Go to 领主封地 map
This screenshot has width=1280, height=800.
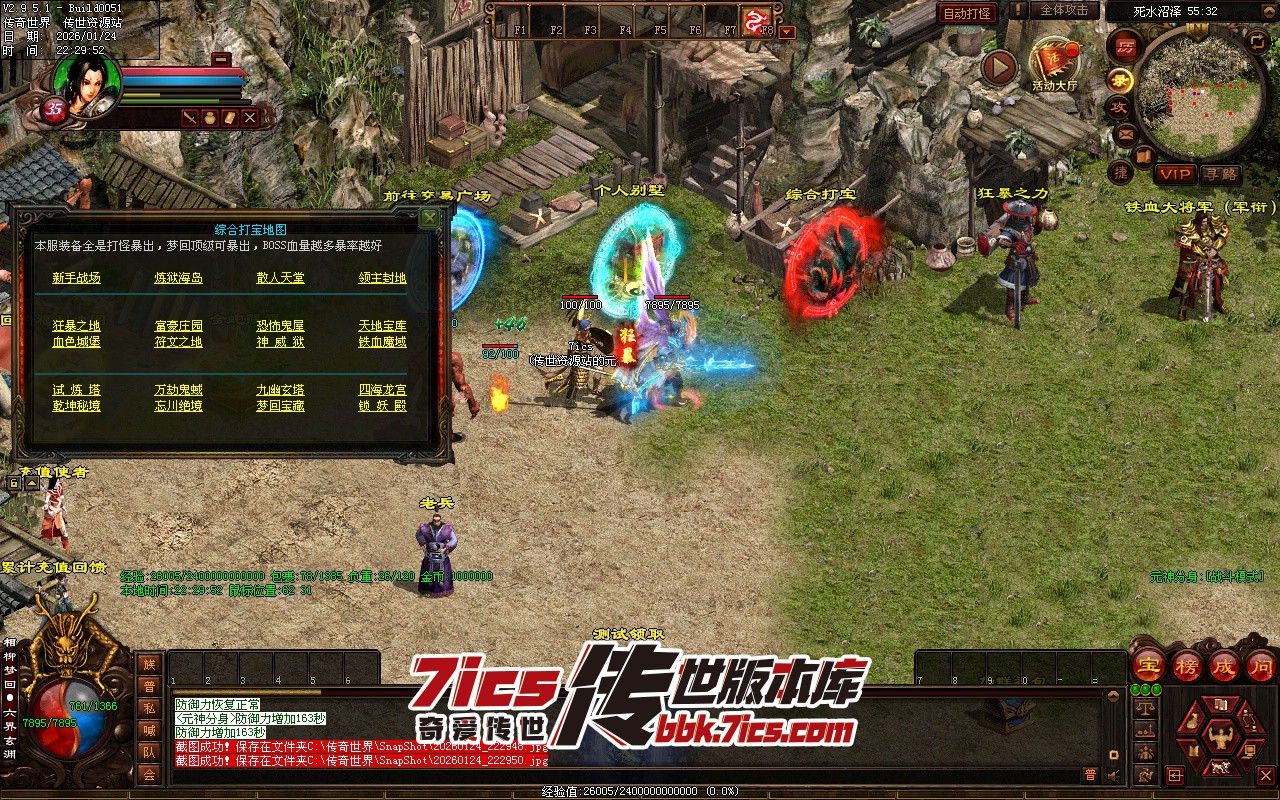pos(382,278)
